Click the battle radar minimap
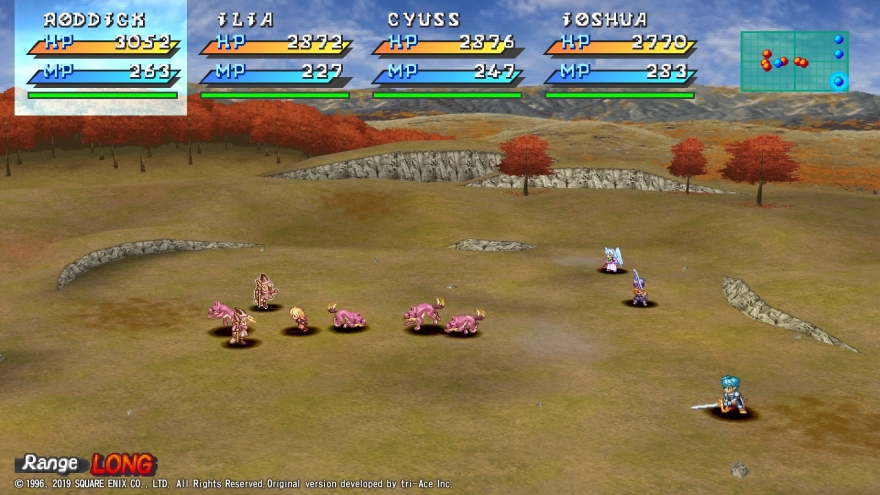 pos(794,61)
